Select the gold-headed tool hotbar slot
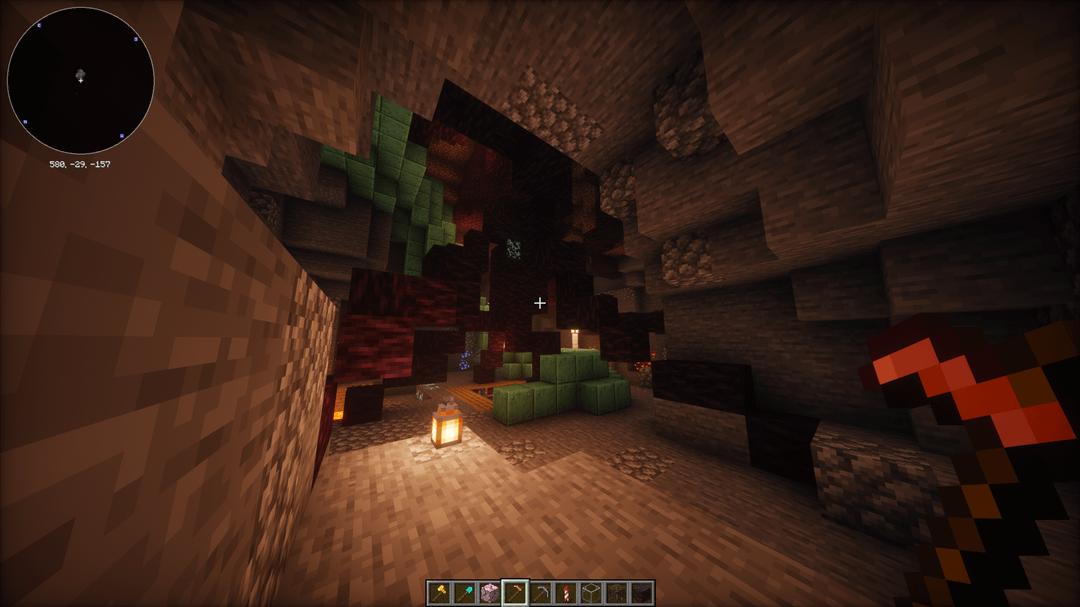This screenshot has height=607, width=1080. (x=439, y=592)
